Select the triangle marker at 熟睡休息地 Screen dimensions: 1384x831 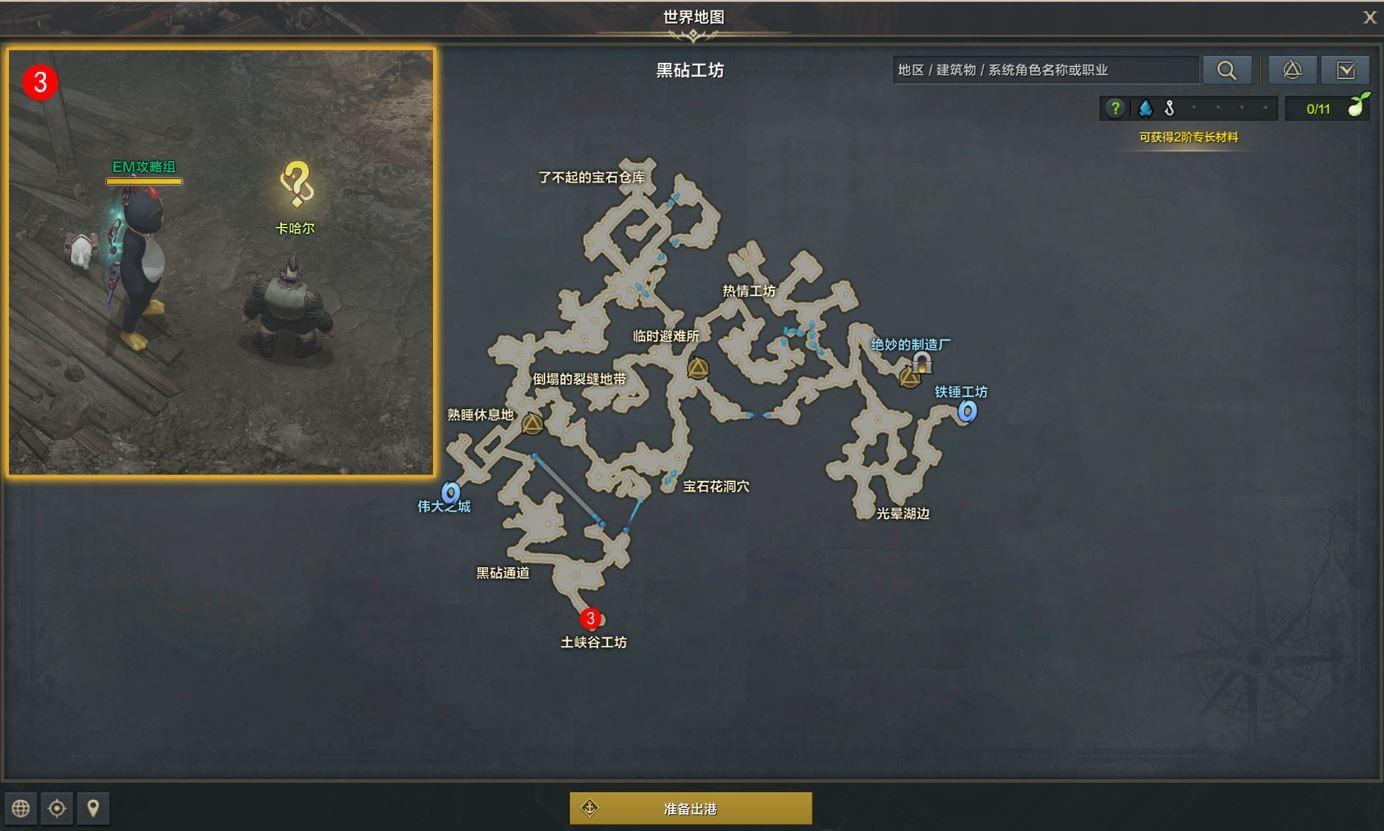[x=531, y=423]
